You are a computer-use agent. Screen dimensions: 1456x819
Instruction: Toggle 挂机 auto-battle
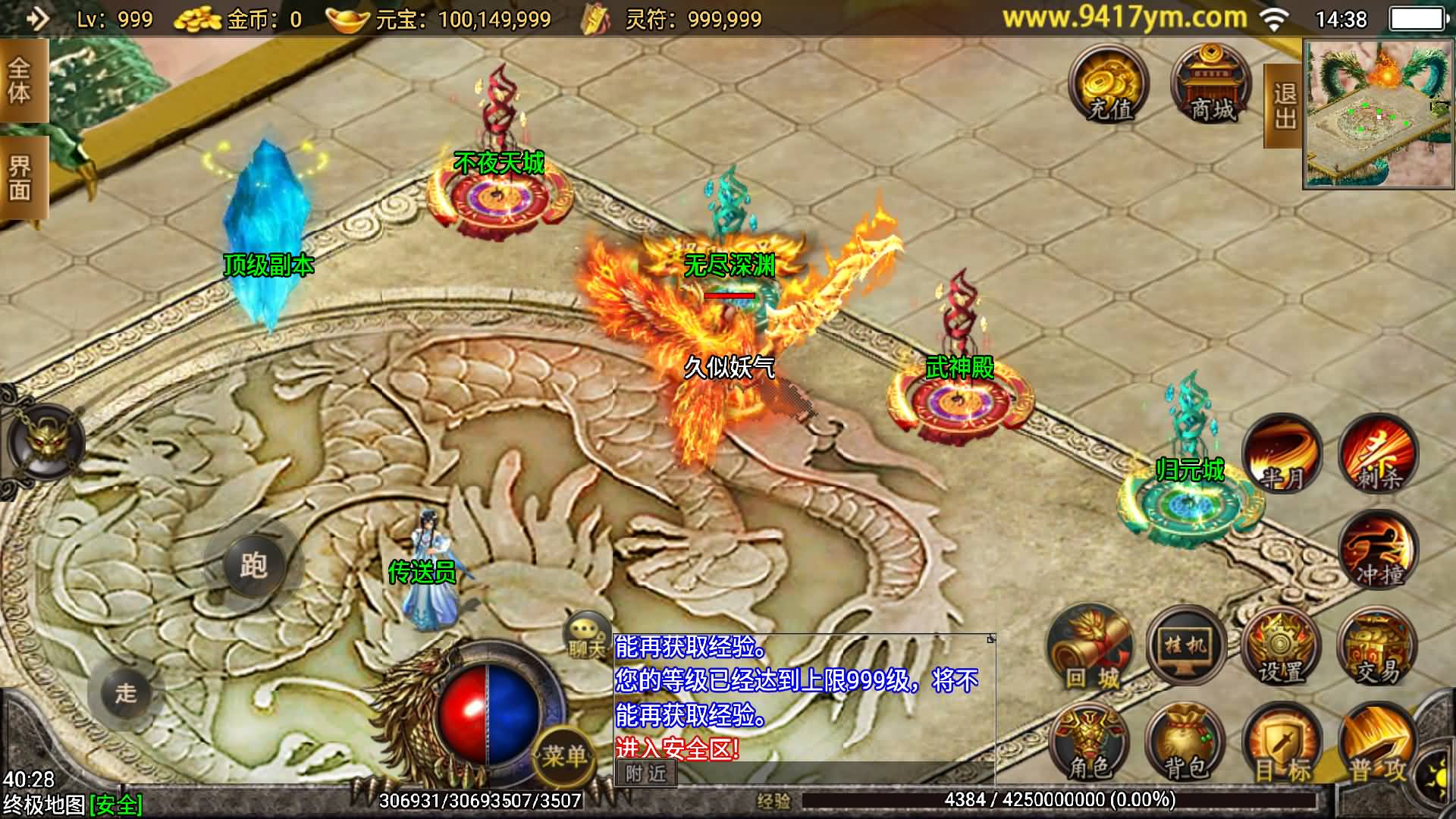[x=1186, y=646]
